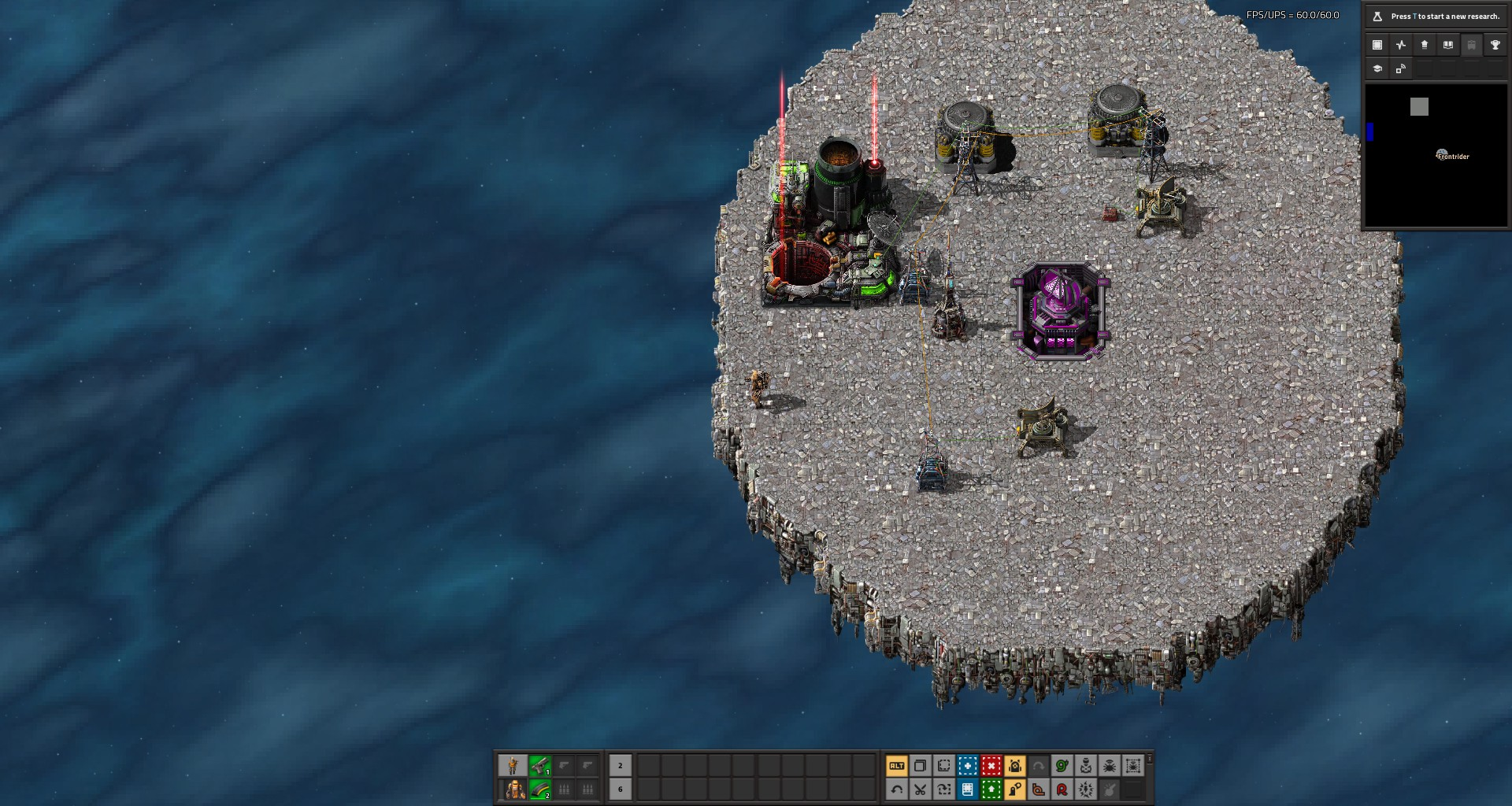Click the undo arrow button
The height and width of the screenshot is (806, 1512).
[x=896, y=789]
